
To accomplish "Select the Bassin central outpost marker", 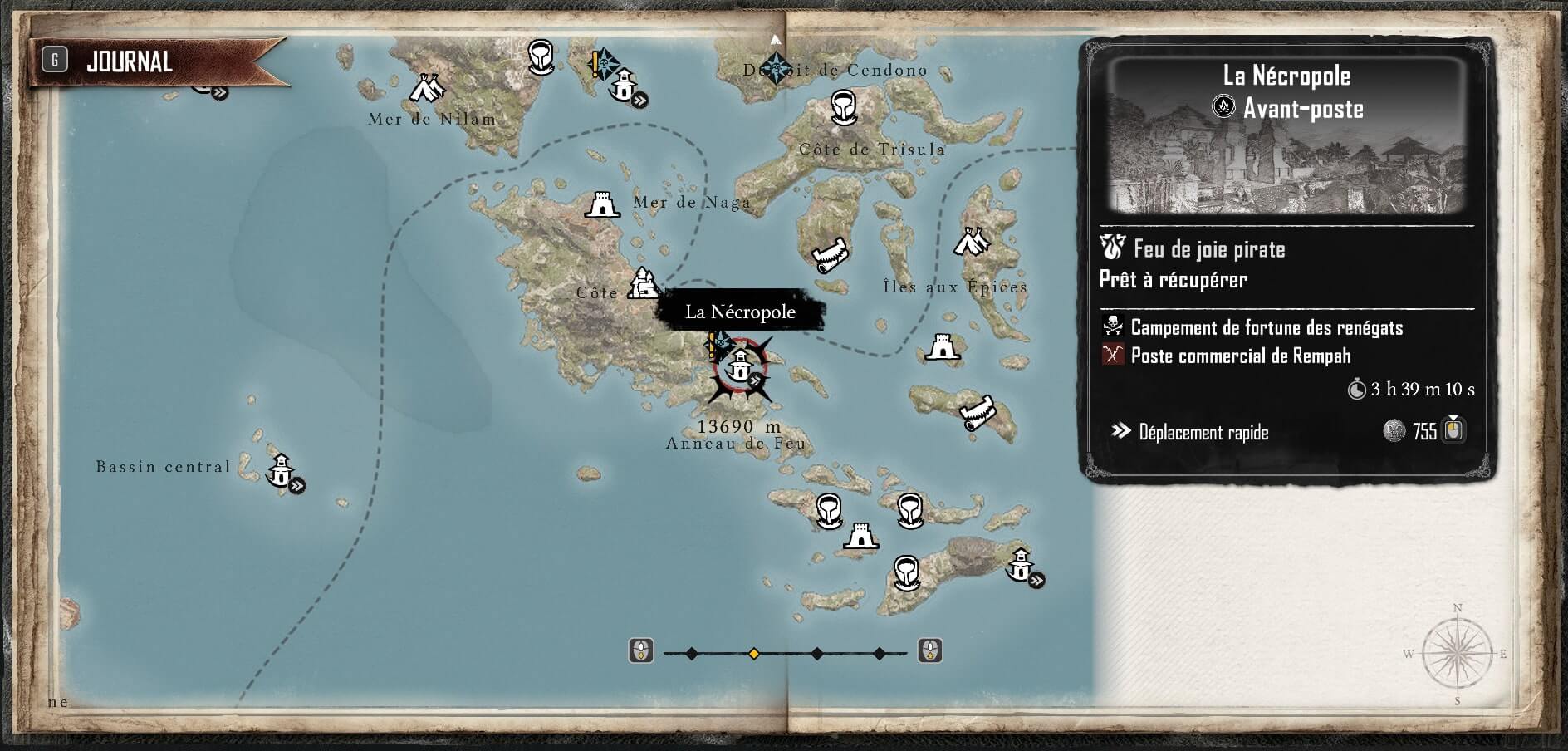I will click(281, 471).
